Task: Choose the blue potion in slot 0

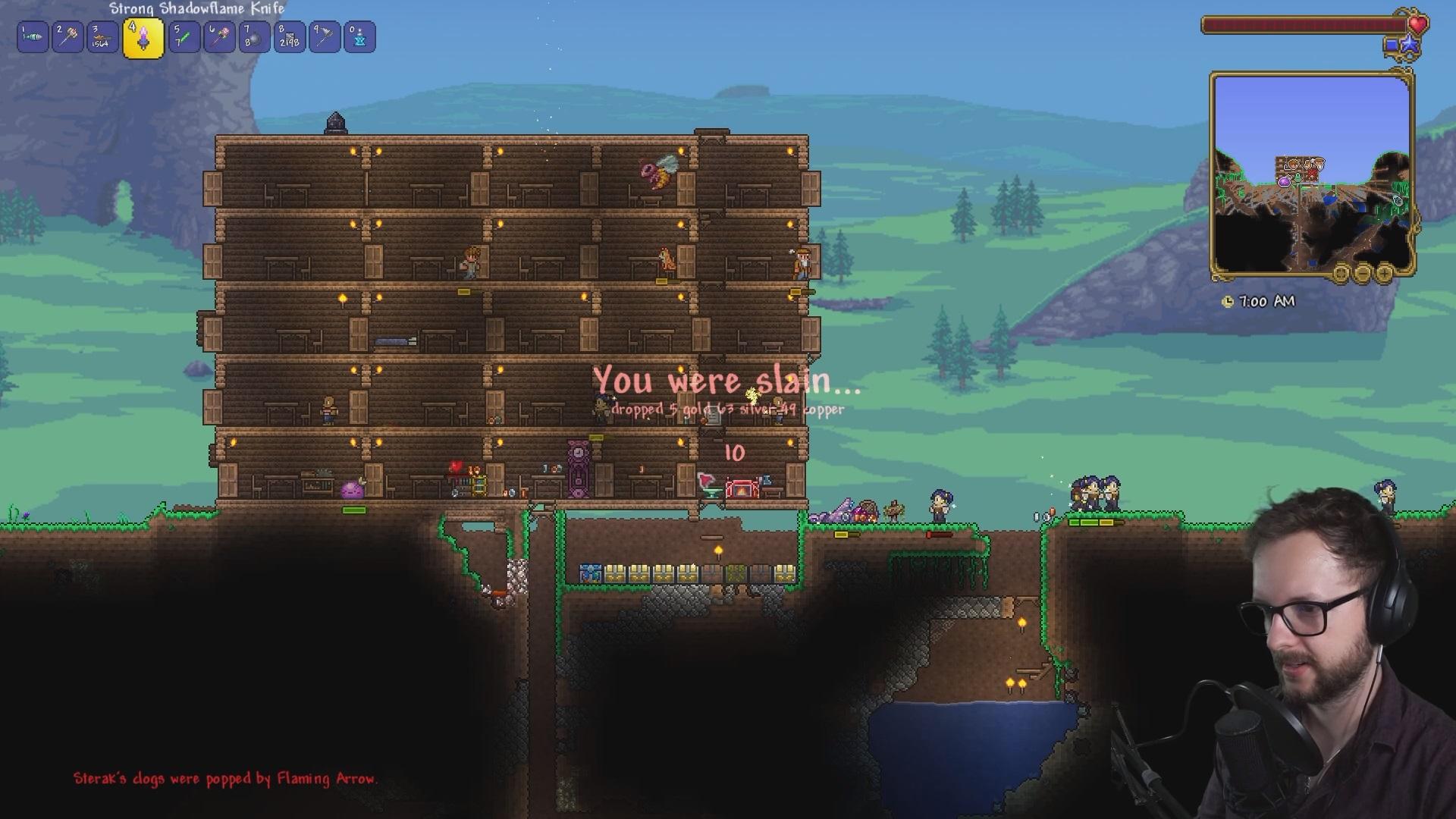Action: click(x=359, y=37)
